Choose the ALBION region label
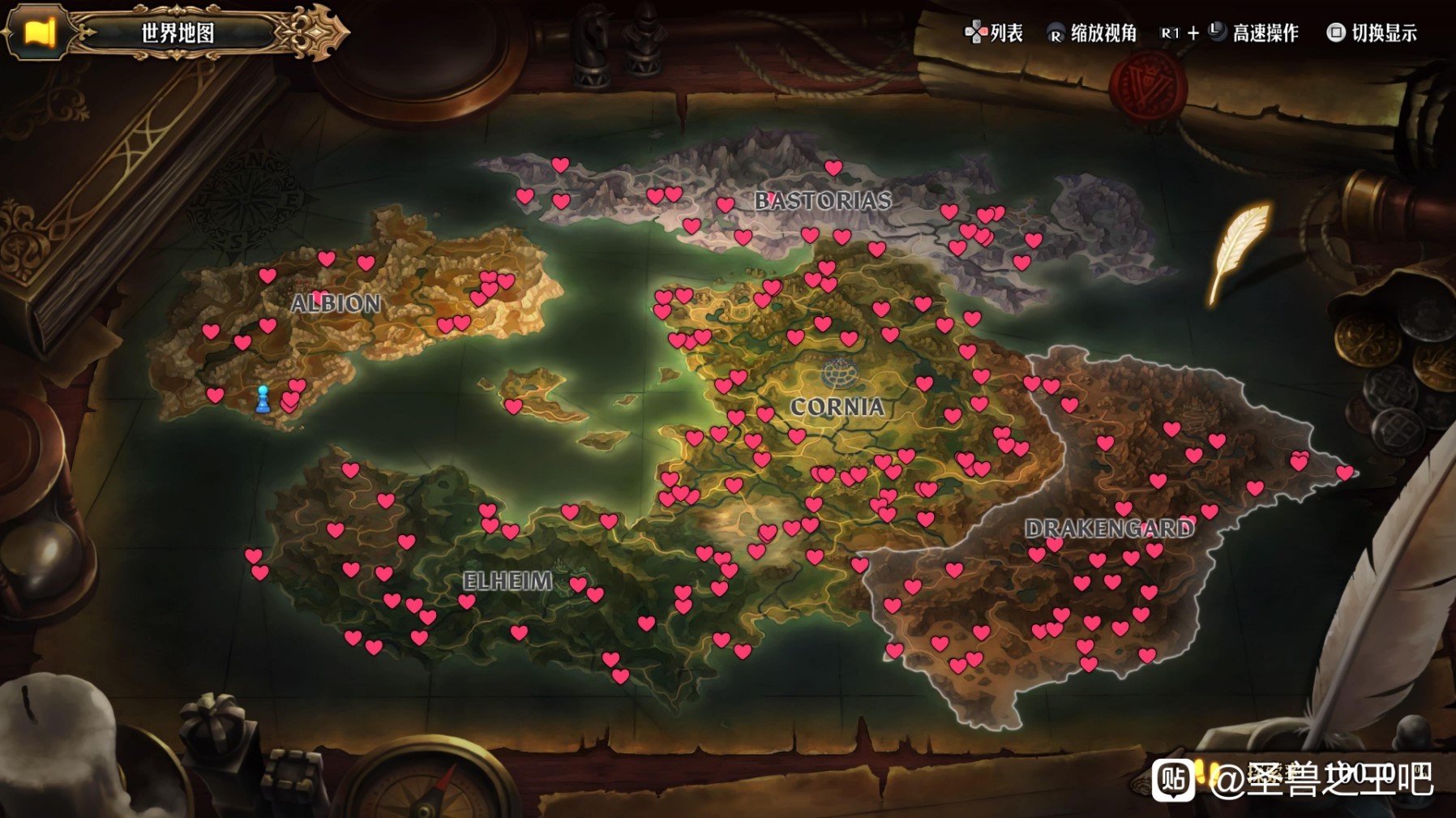 (336, 303)
